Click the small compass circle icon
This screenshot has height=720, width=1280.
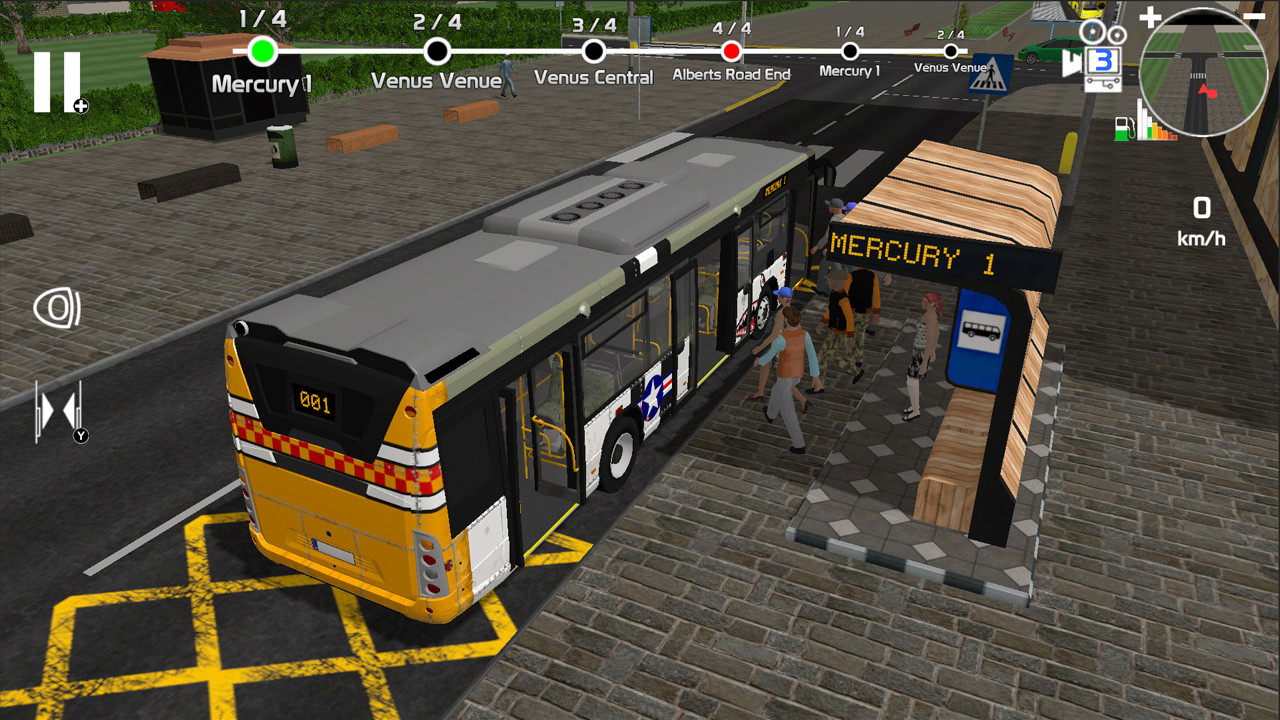pyautogui.click(x=1117, y=34)
